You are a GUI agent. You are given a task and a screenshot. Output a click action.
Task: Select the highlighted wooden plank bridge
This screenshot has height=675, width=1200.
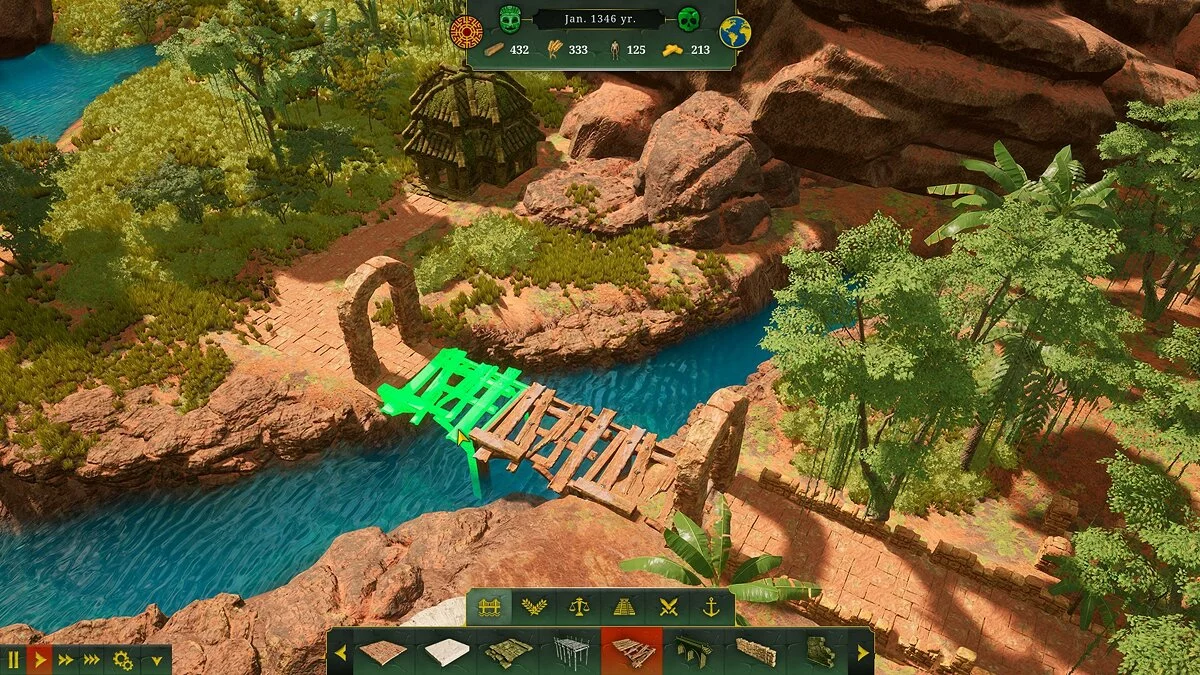coord(632,652)
